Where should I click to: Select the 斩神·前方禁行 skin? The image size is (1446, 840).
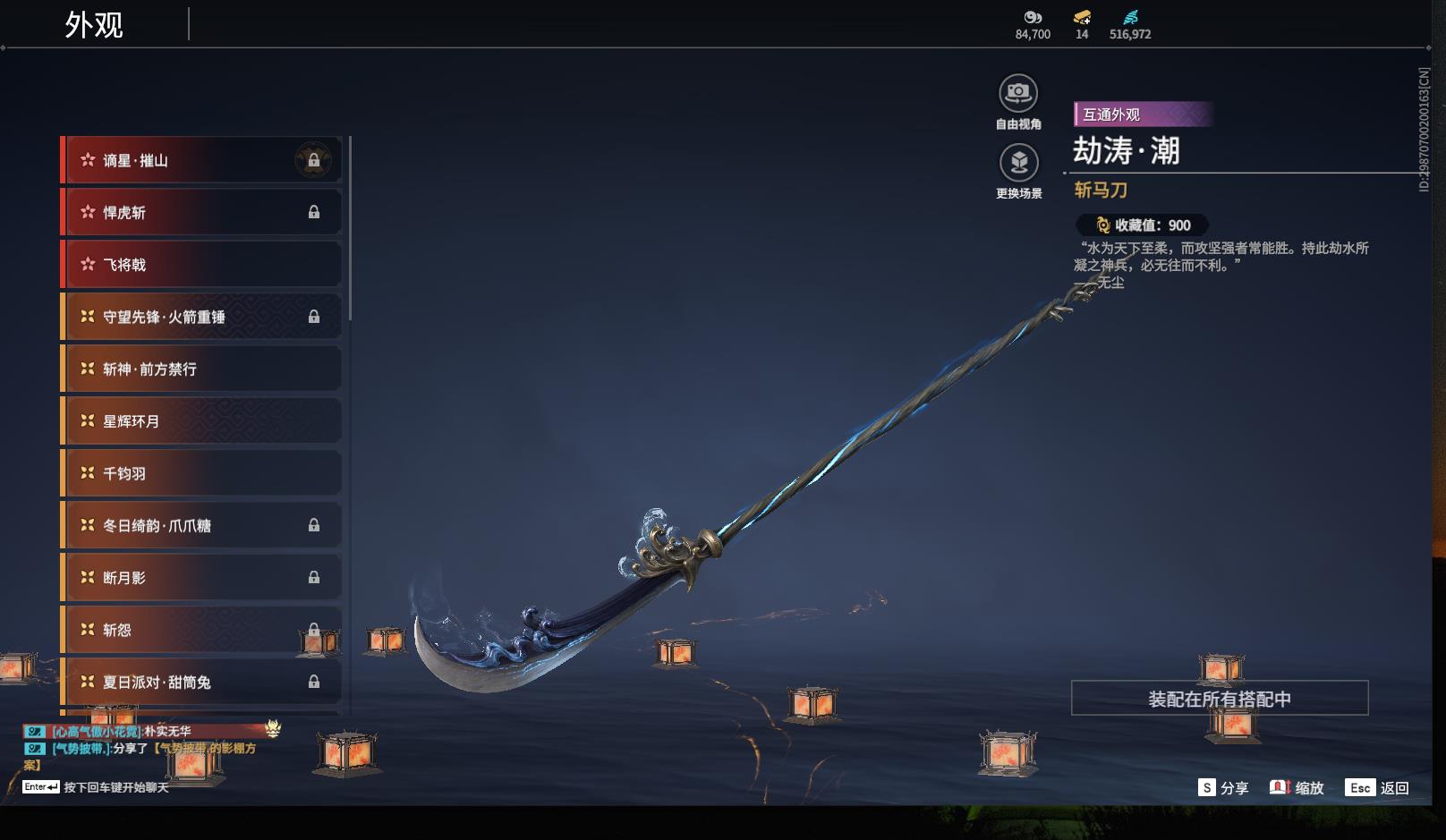pyautogui.click(x=201, y=369)
